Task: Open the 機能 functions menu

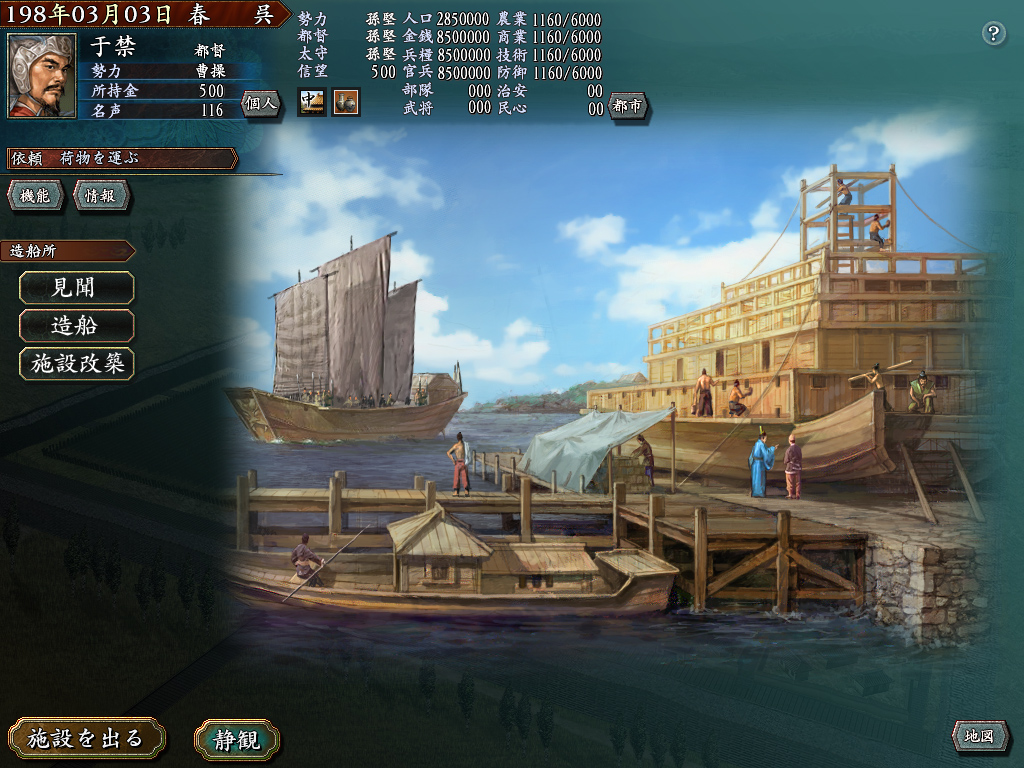Action: pos(36,196)
